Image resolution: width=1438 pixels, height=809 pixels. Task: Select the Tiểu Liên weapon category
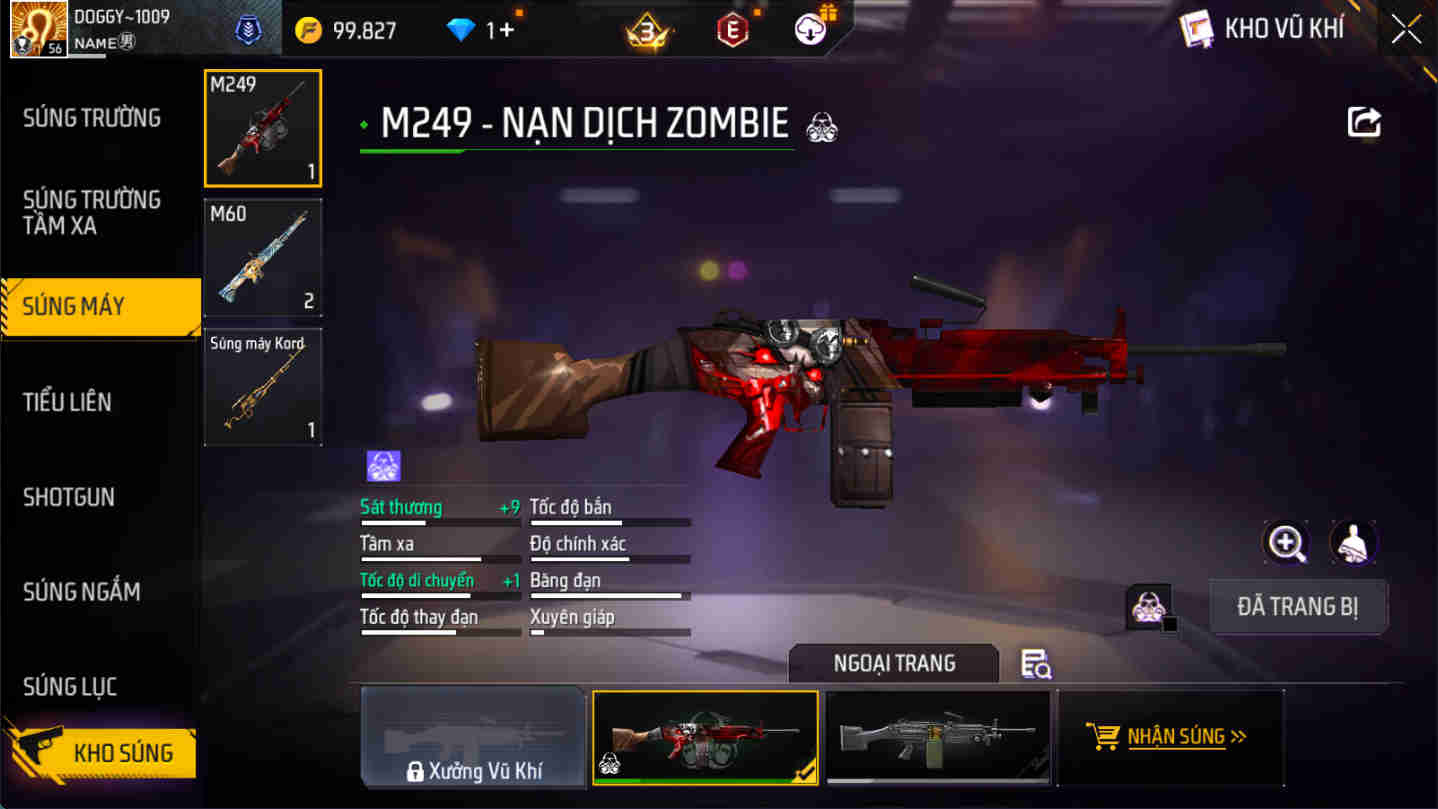[69, 401]
